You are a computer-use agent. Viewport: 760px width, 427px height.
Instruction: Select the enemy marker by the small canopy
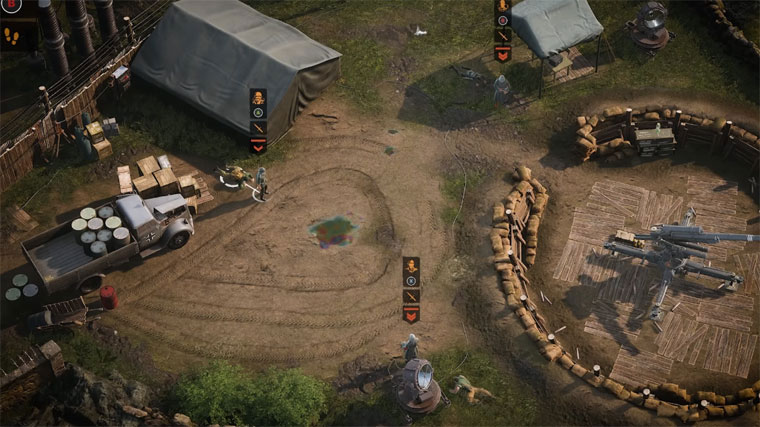tap(502, 30)
